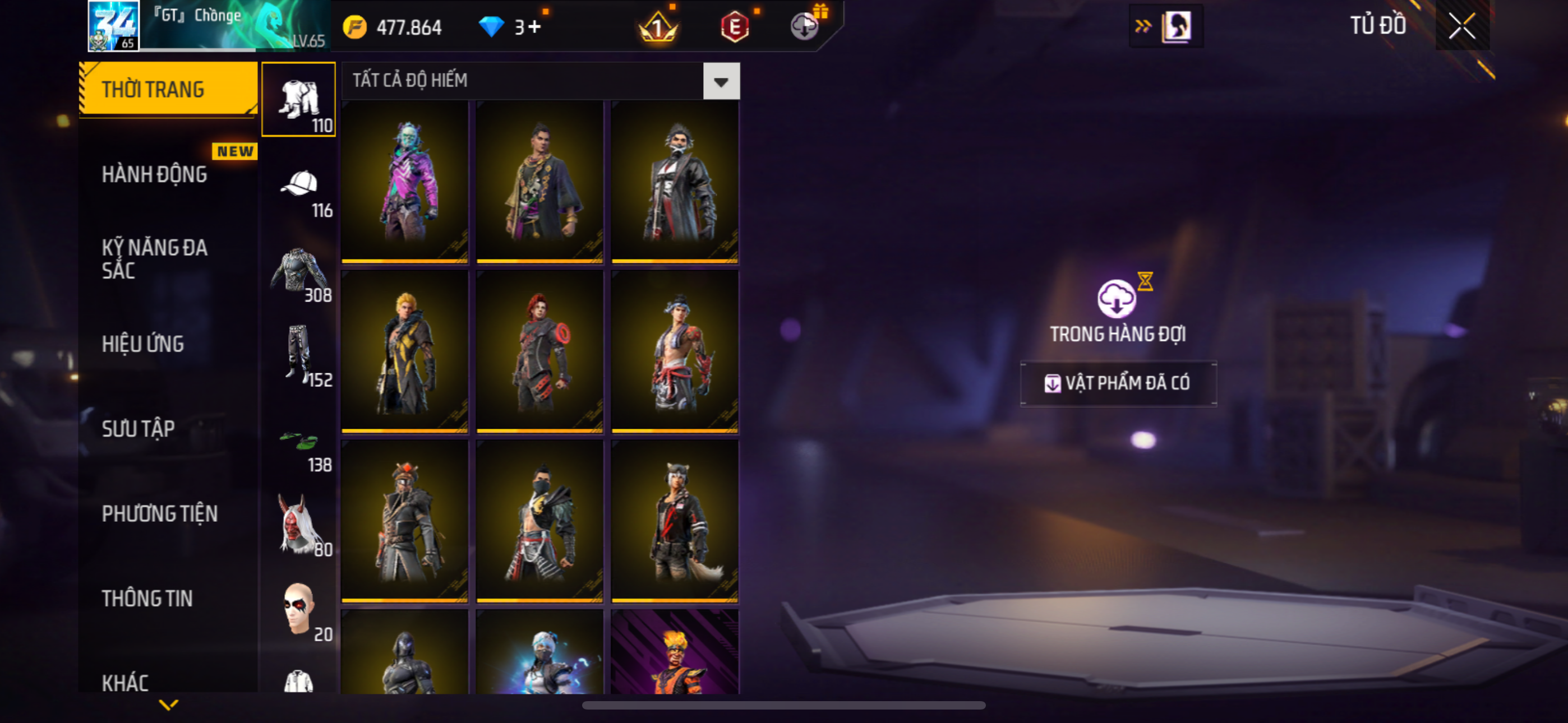
Task: Go to the Sưu Tập tab
Action: 138,428
